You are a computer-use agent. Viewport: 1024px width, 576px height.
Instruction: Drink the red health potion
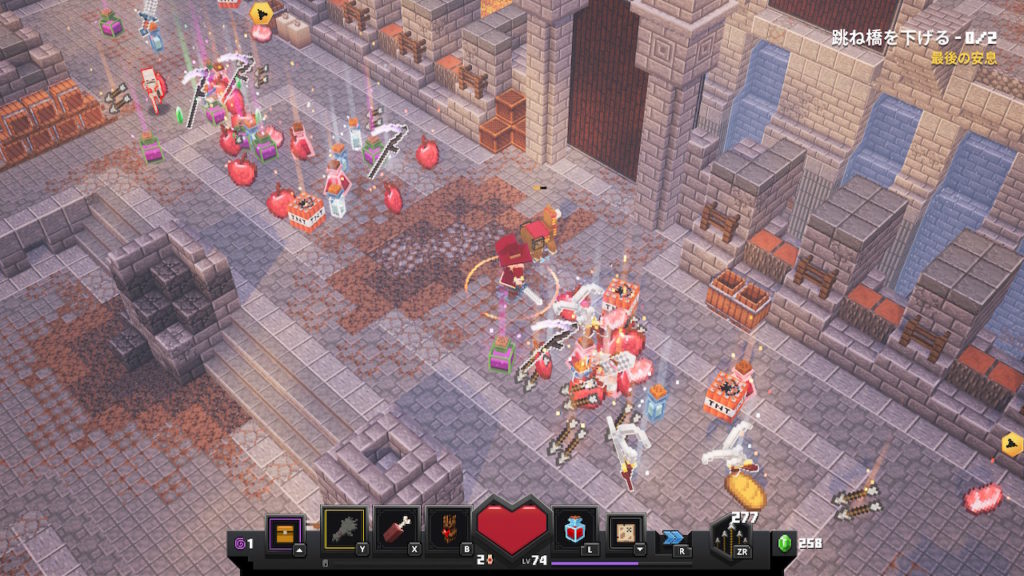(x=577, y=528)
